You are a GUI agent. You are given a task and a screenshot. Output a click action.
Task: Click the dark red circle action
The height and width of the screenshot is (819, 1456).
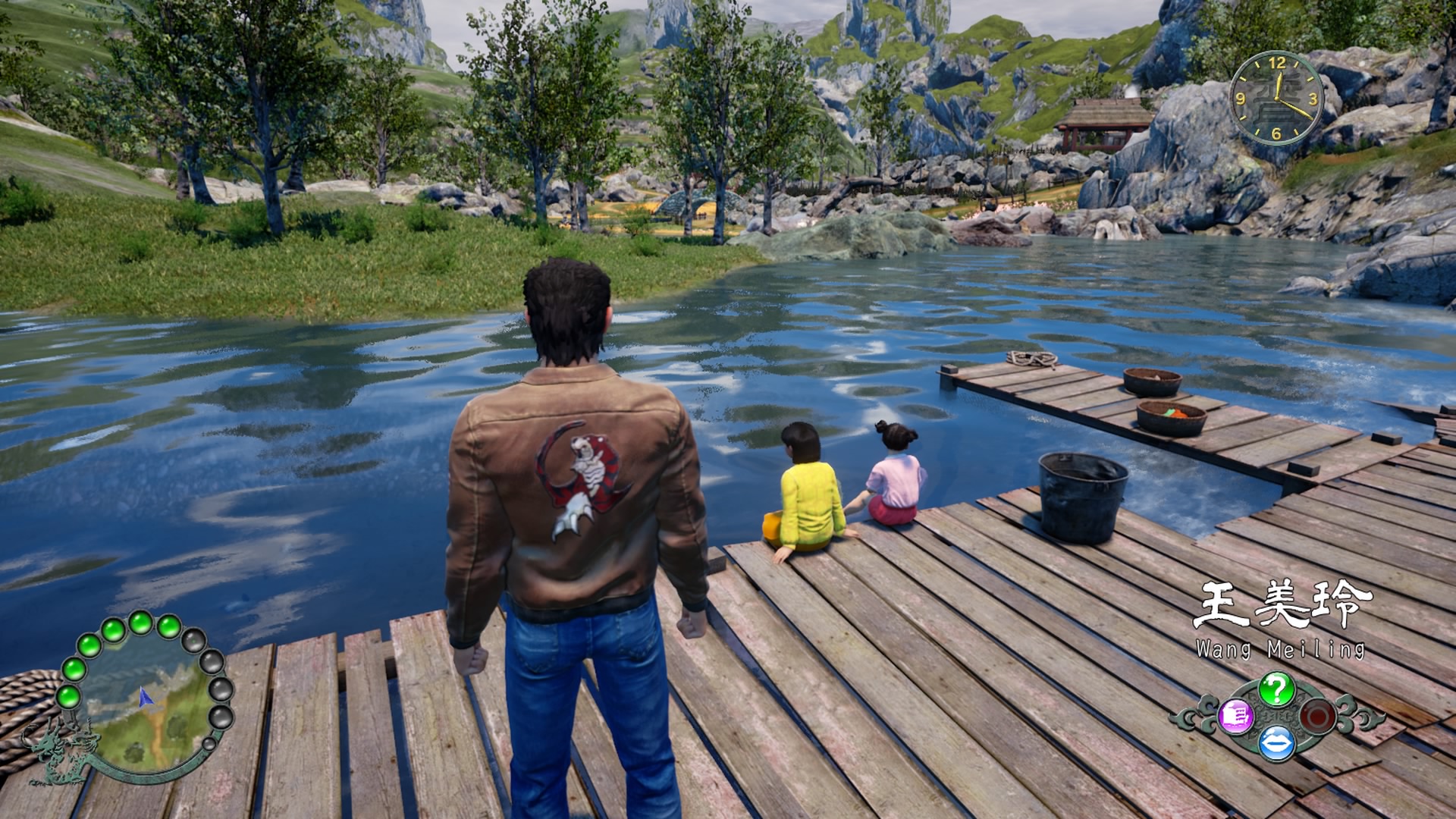pos(1317,716)
